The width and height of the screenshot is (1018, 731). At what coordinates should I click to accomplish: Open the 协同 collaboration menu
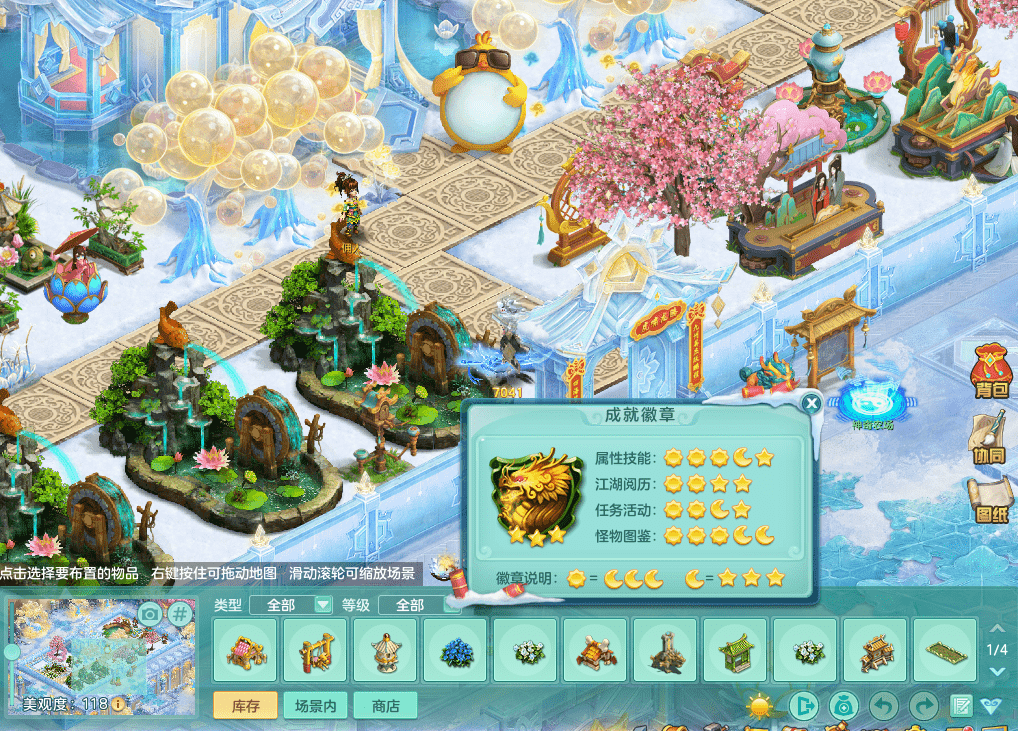point(989,439)
